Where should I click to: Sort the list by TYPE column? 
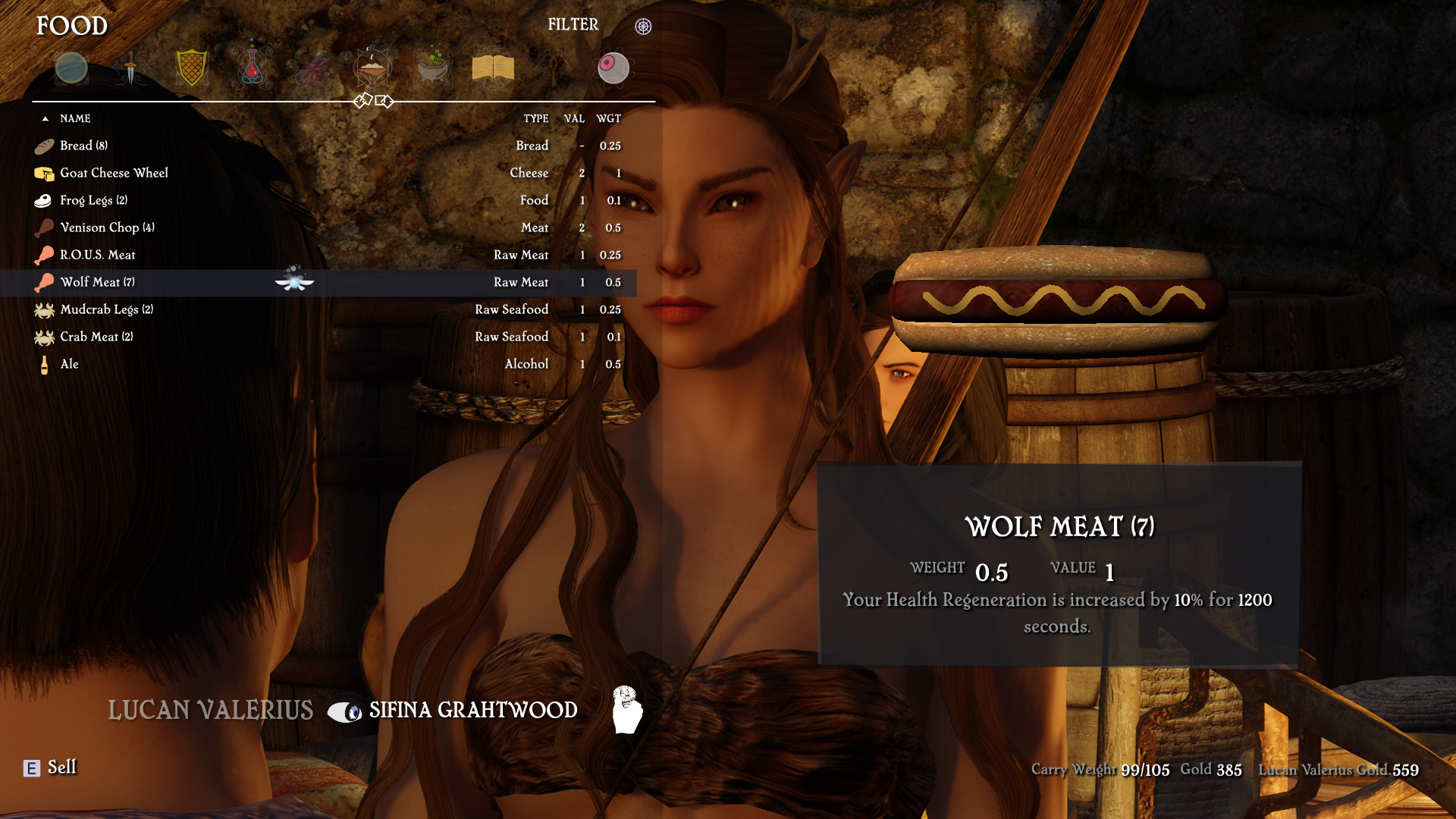[x=535, y=118]
